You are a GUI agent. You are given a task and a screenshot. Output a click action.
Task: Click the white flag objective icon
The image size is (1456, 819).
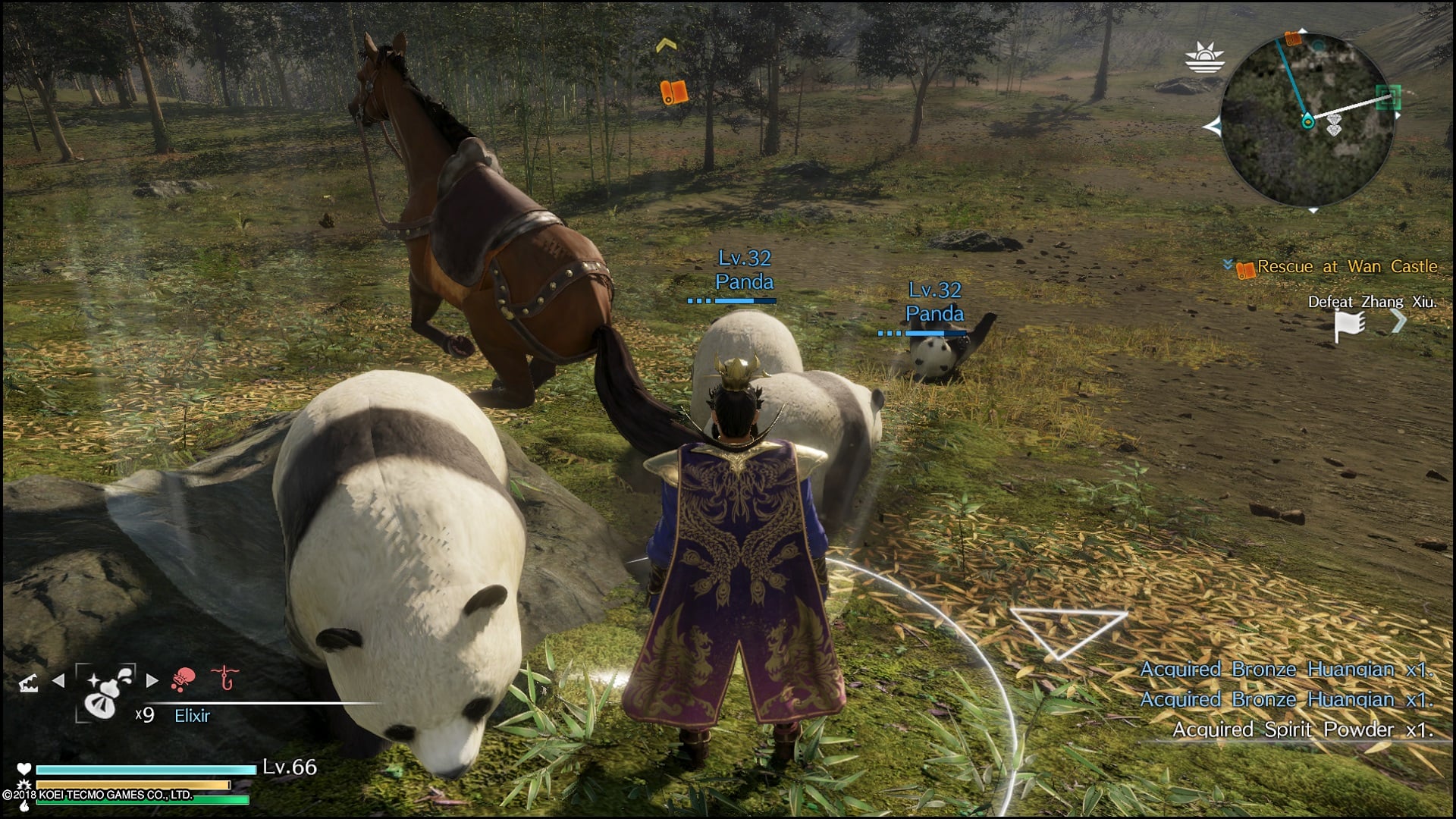tap(1349, 326)
